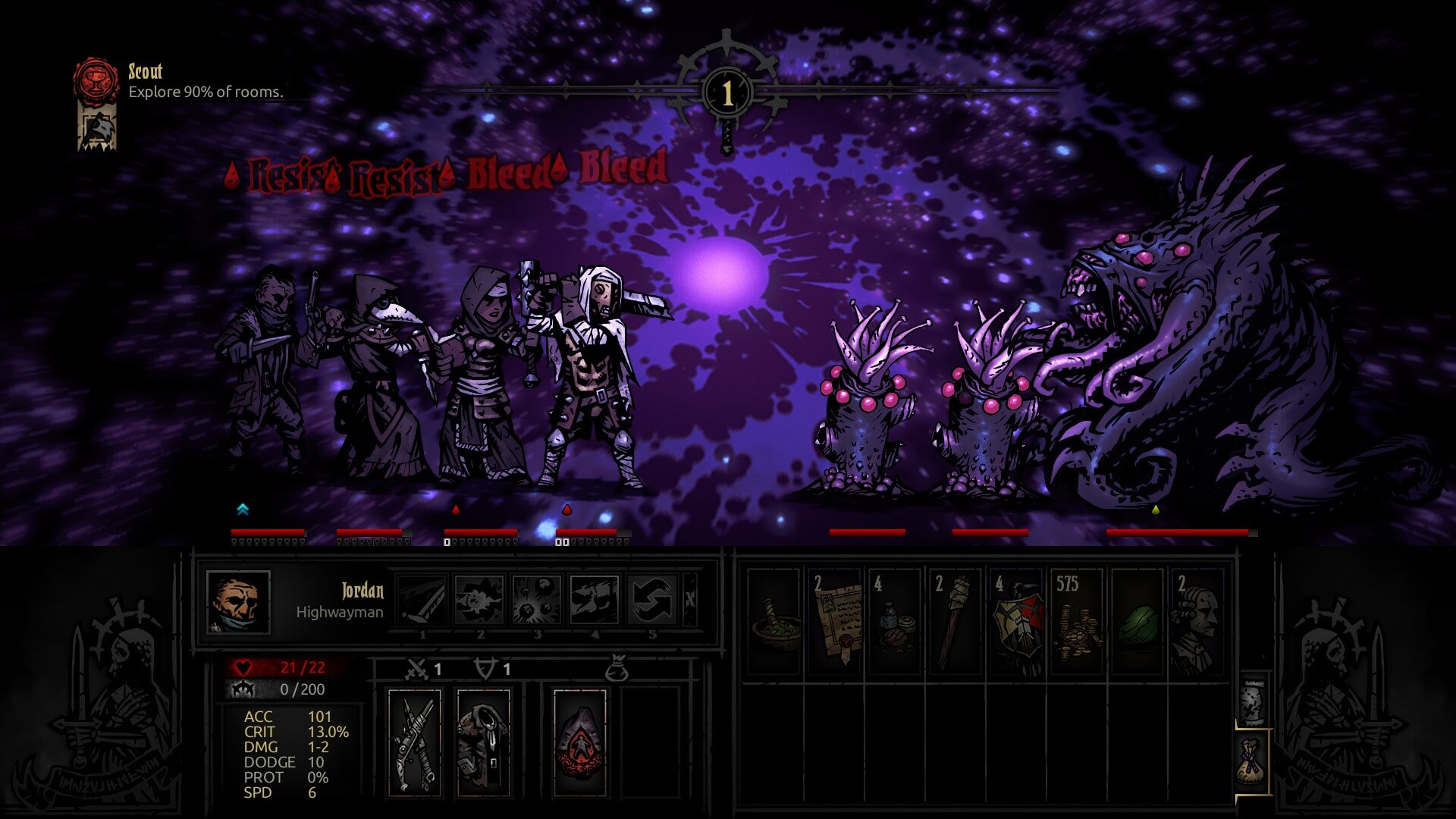Screen dimensions: 1456x819
Task: Select the skill in slot 2
Action: (479, 601)
